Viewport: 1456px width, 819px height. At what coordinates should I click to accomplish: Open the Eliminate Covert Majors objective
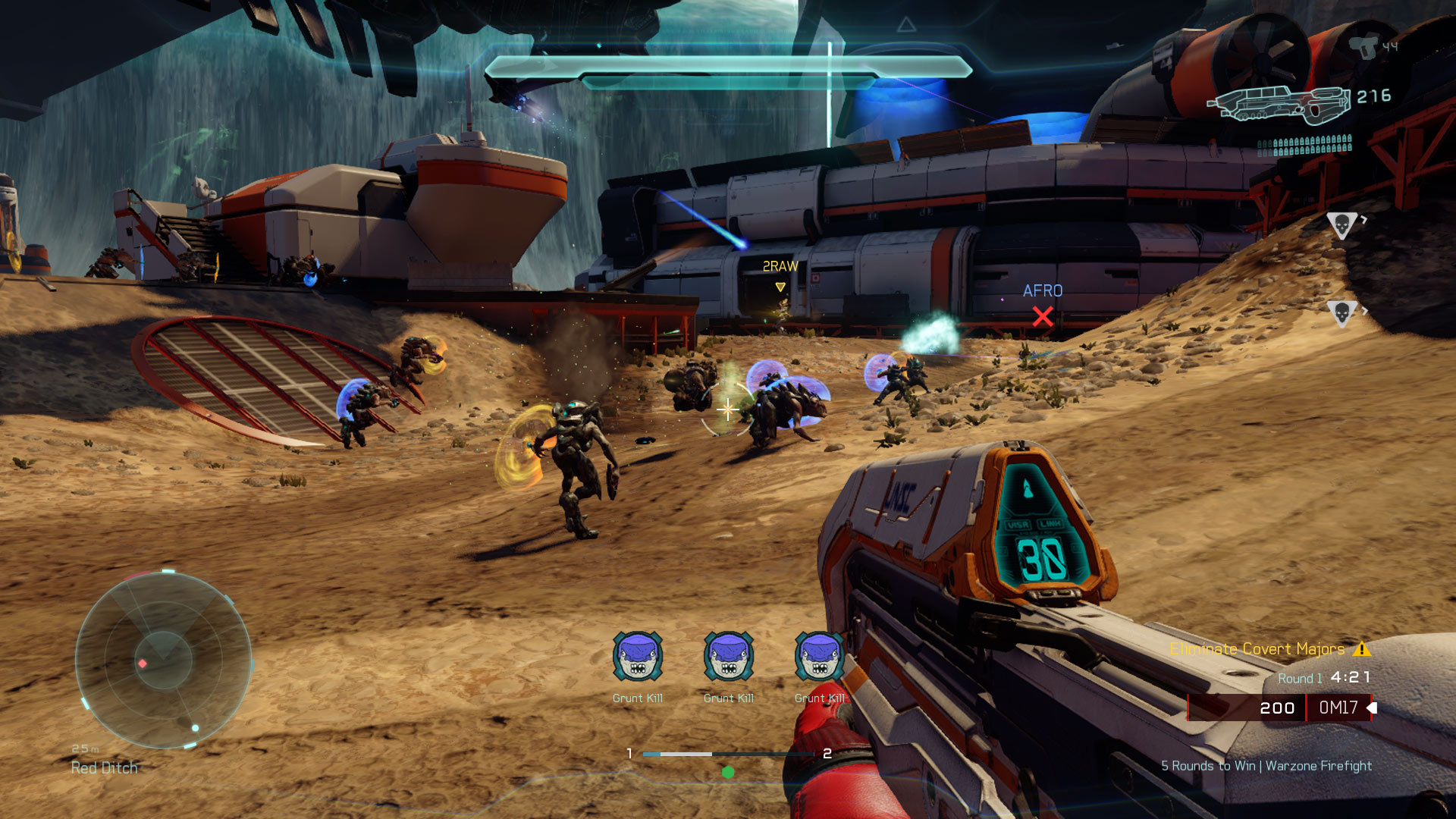point(1257,649)
